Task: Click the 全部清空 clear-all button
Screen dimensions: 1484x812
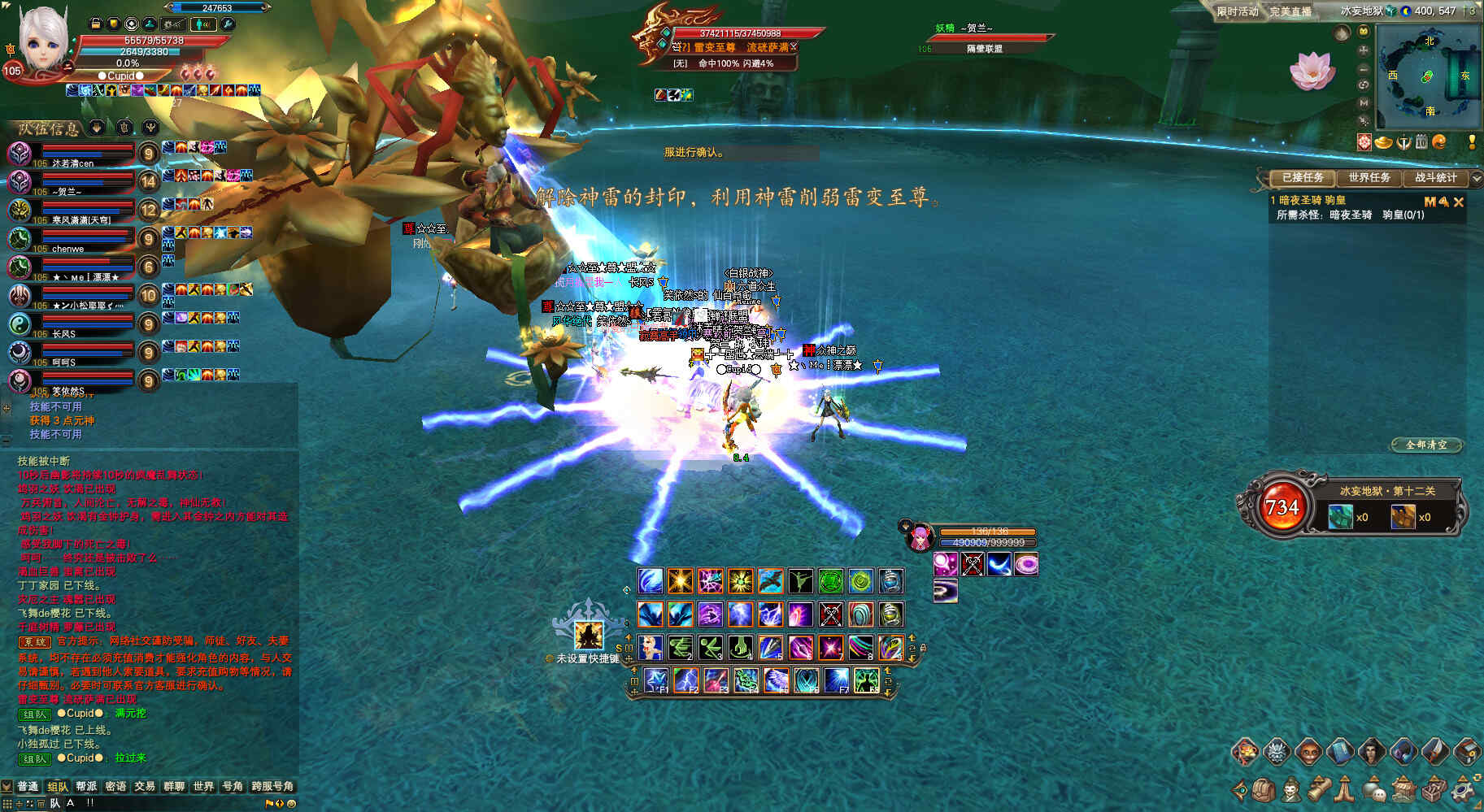Action: point(1426,445)
